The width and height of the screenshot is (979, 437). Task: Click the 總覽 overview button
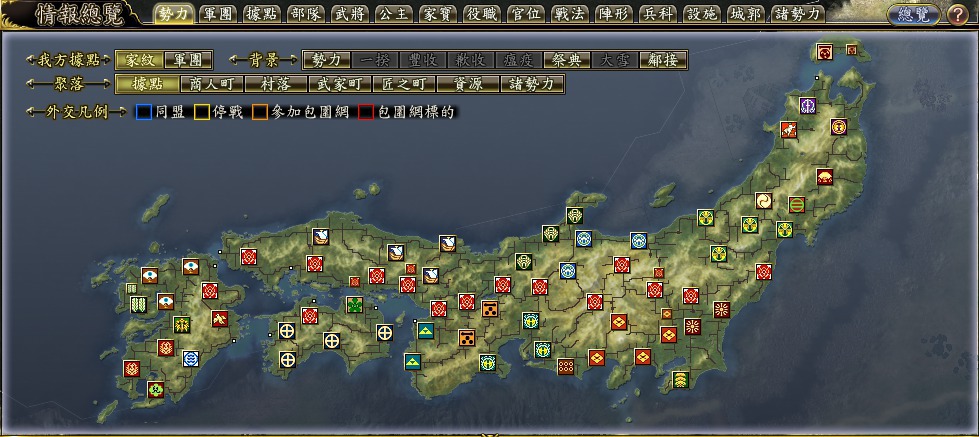point(912,14)
